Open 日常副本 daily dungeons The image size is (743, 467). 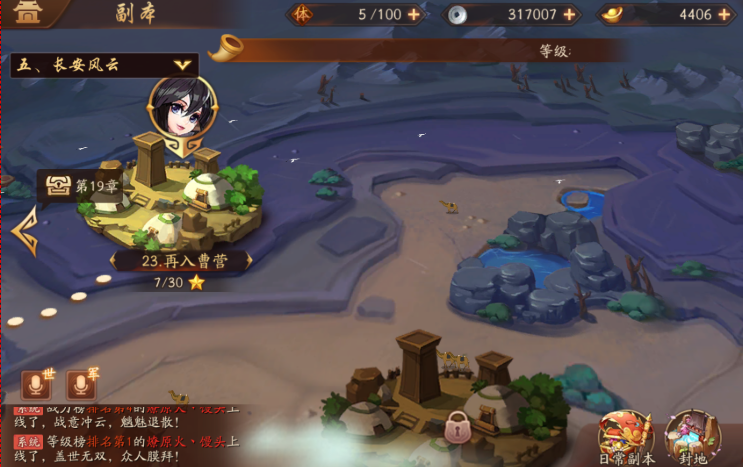(625, 436)
